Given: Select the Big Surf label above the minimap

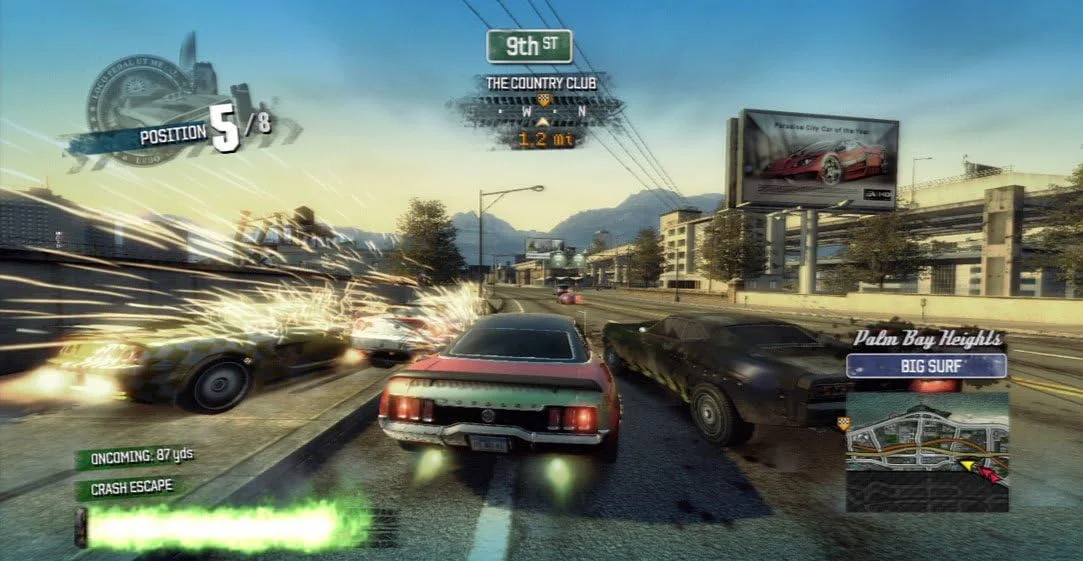Looking at the screenshot, I should click(926, 366).
